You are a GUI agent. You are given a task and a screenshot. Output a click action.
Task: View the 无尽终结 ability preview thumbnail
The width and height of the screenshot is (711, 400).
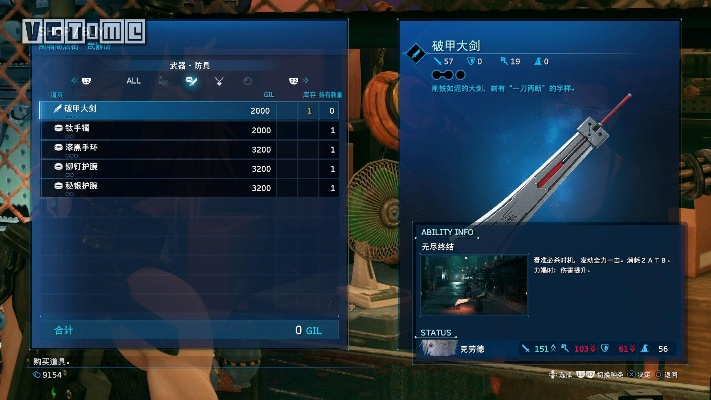(x=474, y=282)
